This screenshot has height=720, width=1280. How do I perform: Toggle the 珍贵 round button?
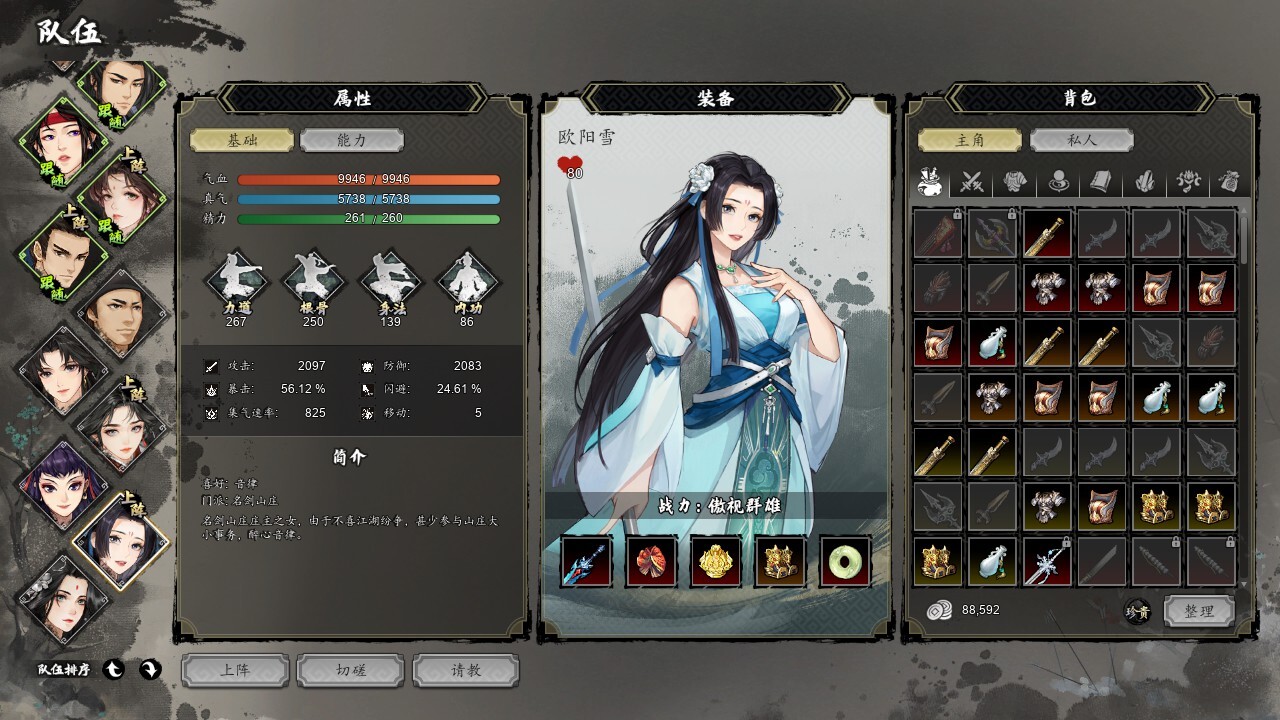pyautogui.click(x=1137, y=610)
